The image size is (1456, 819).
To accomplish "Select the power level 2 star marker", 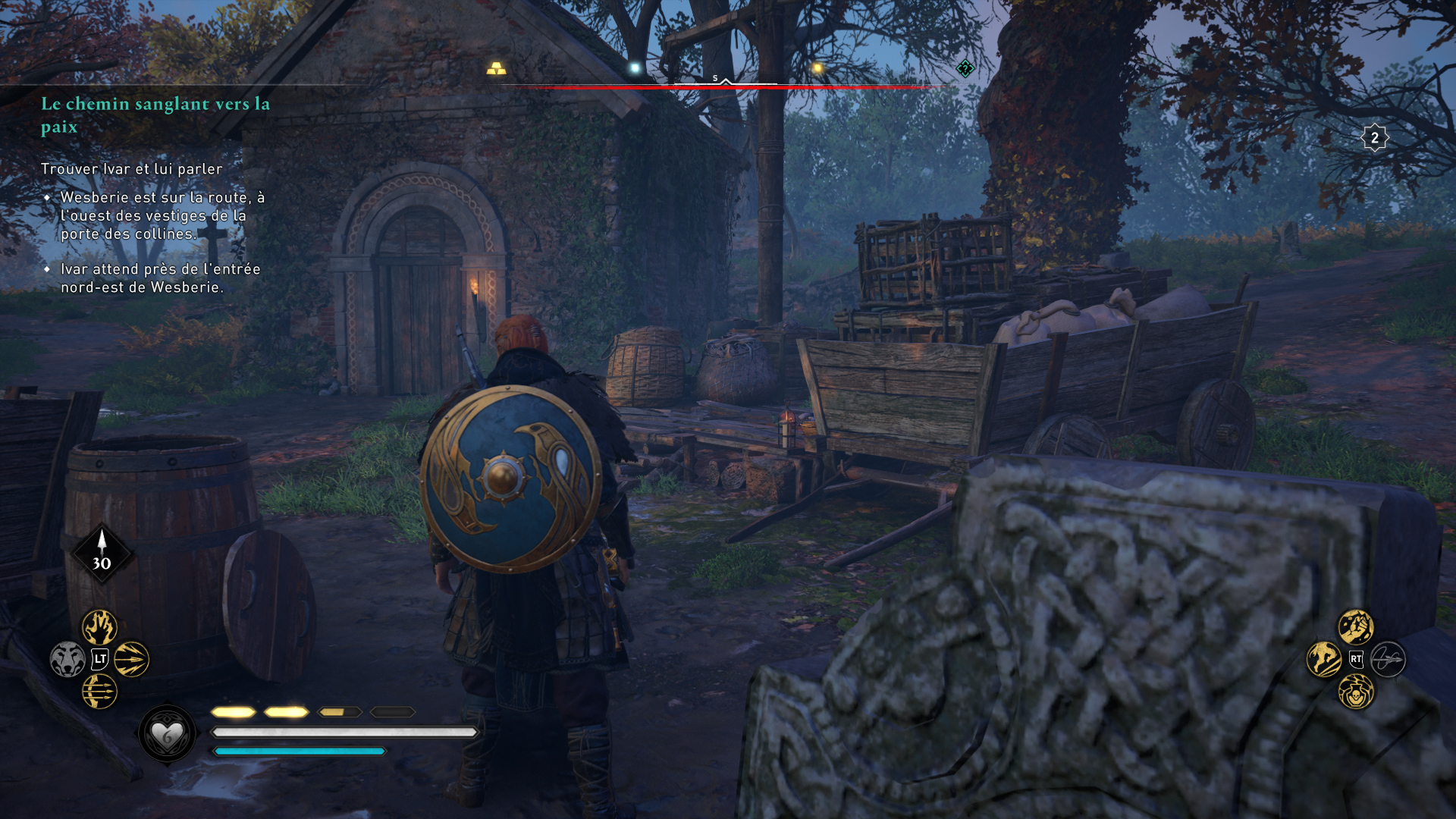I will click(1374, 137).
